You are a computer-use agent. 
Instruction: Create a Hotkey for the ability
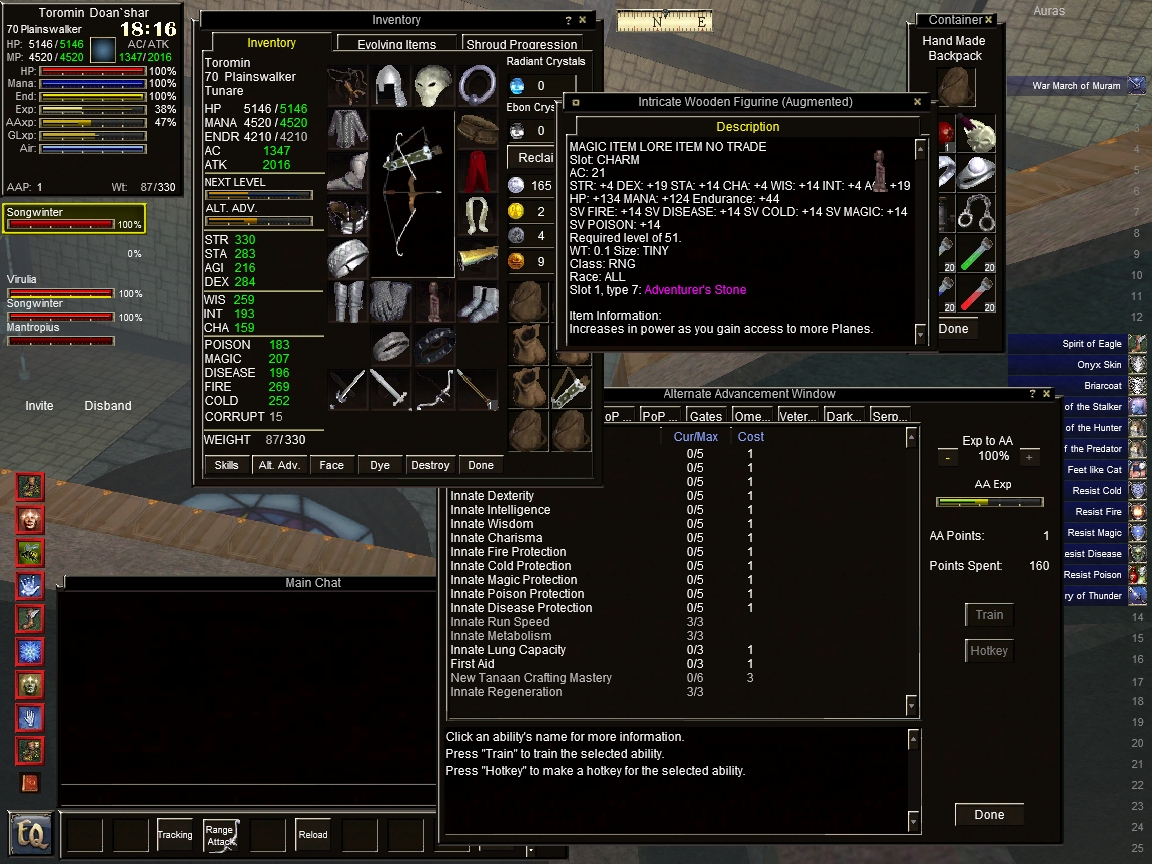[989, 651]
